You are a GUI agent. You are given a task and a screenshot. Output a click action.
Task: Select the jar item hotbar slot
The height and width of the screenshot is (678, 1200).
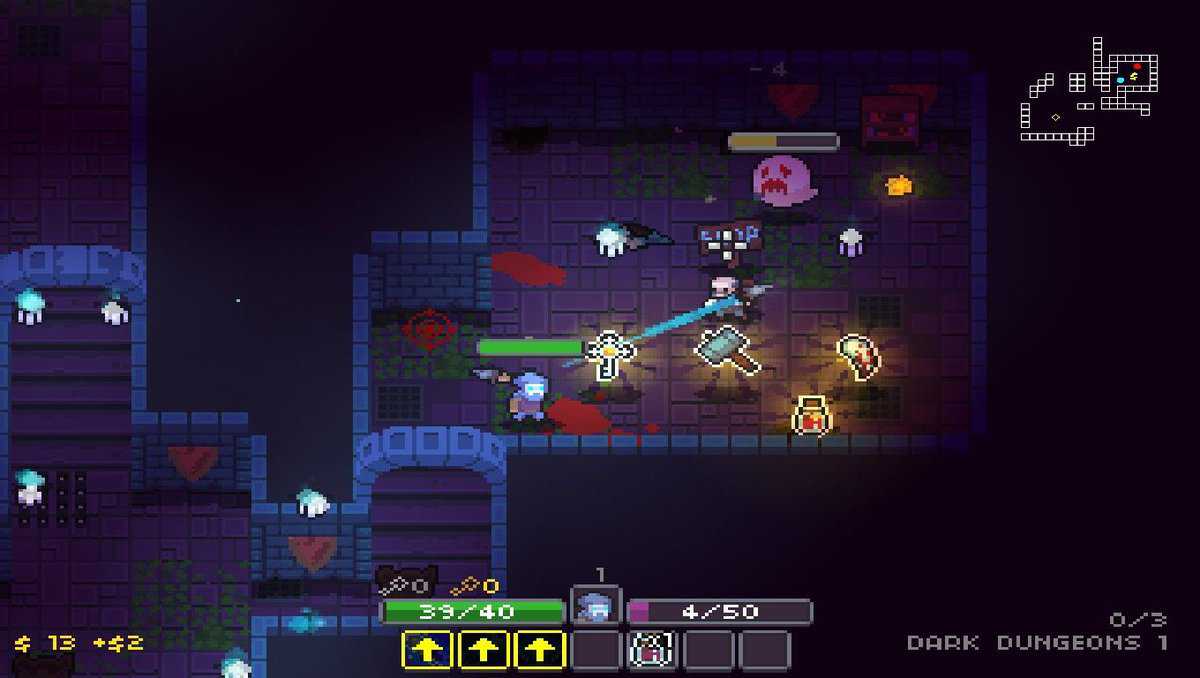pos(655,650)
